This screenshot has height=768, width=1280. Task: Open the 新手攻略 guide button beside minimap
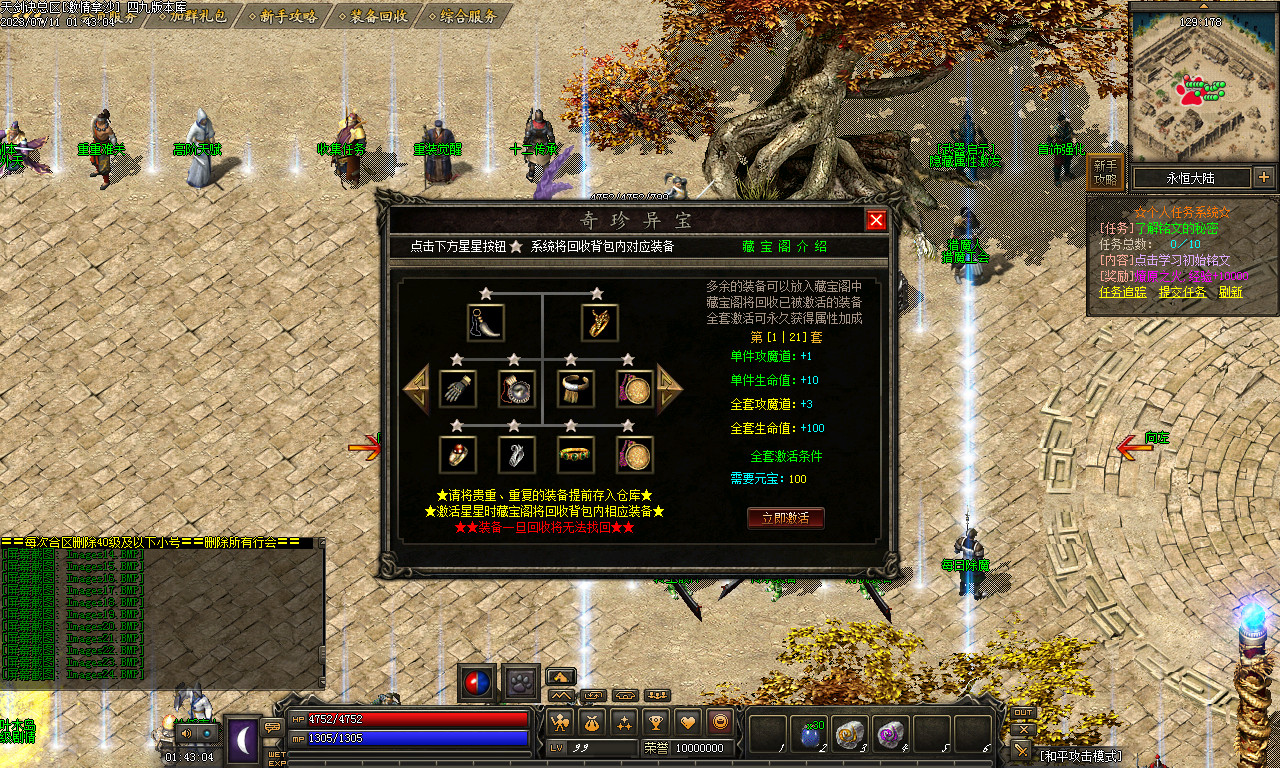(x=1105, y=174)
